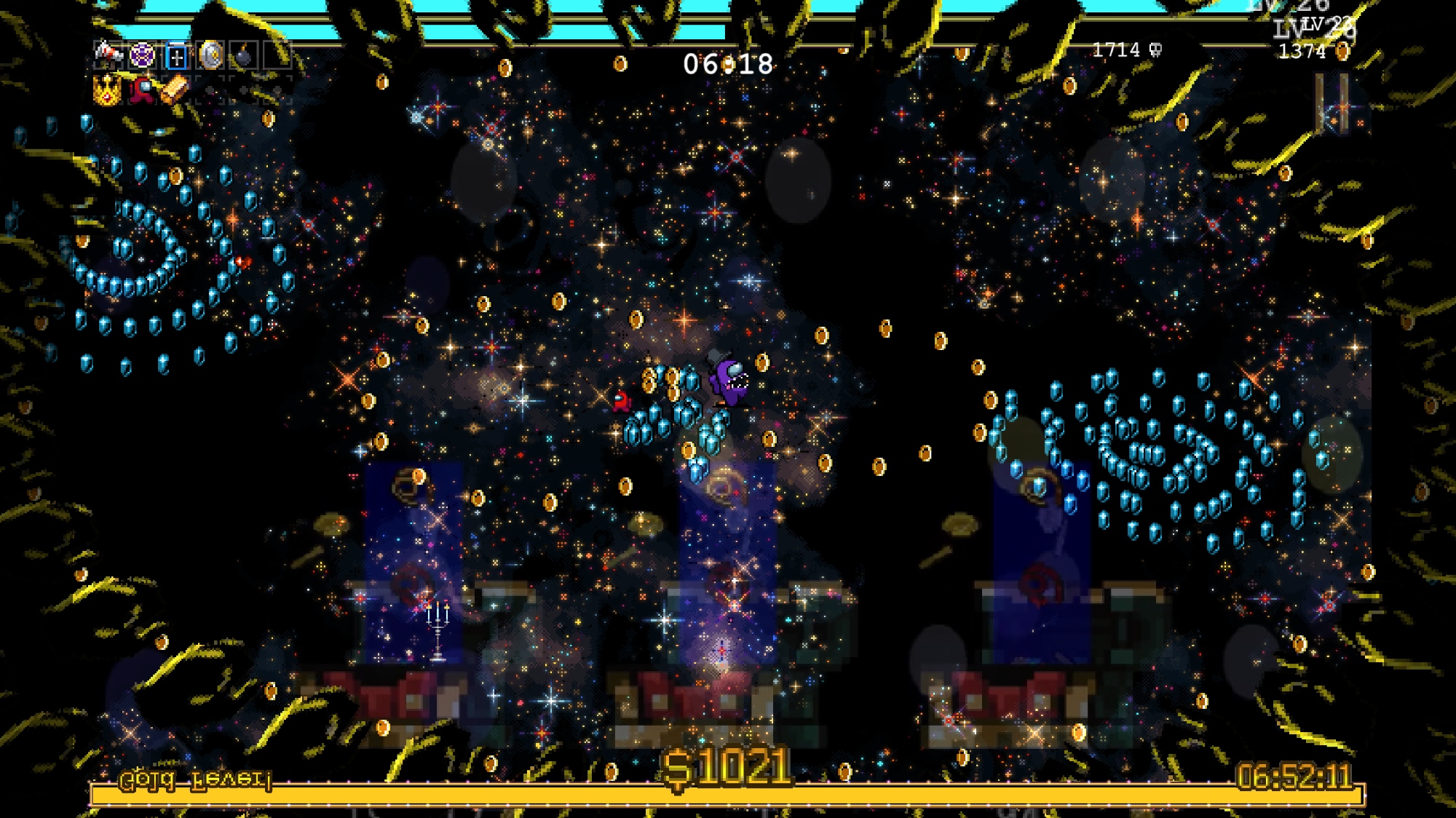Click the golden scroll passive item

click(x=175, y=90)
